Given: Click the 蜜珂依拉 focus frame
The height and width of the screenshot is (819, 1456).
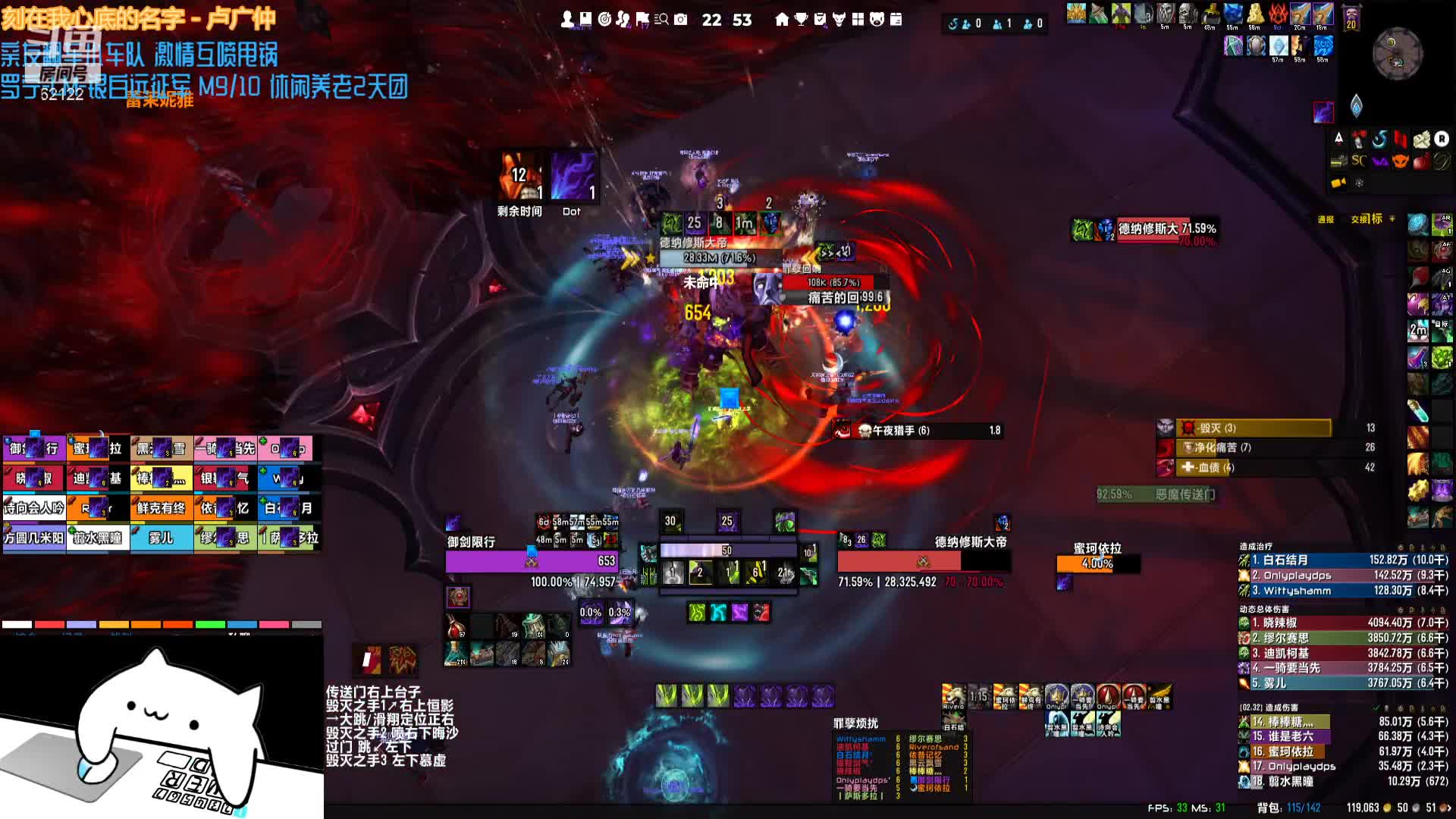Looking at the screenshot, I should (x=1097, y=563).
